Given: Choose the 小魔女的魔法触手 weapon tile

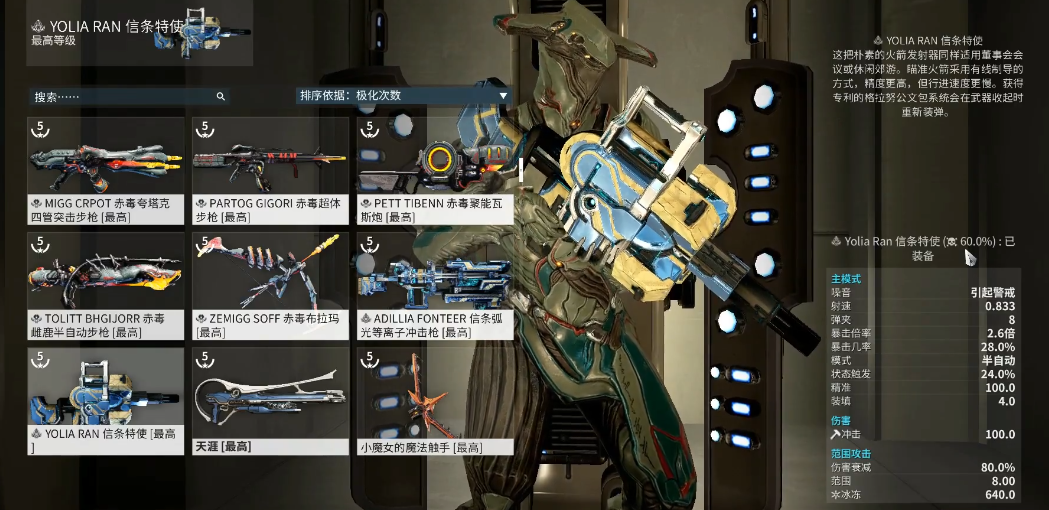Looking at the screenshot, I should coord(434,400).
